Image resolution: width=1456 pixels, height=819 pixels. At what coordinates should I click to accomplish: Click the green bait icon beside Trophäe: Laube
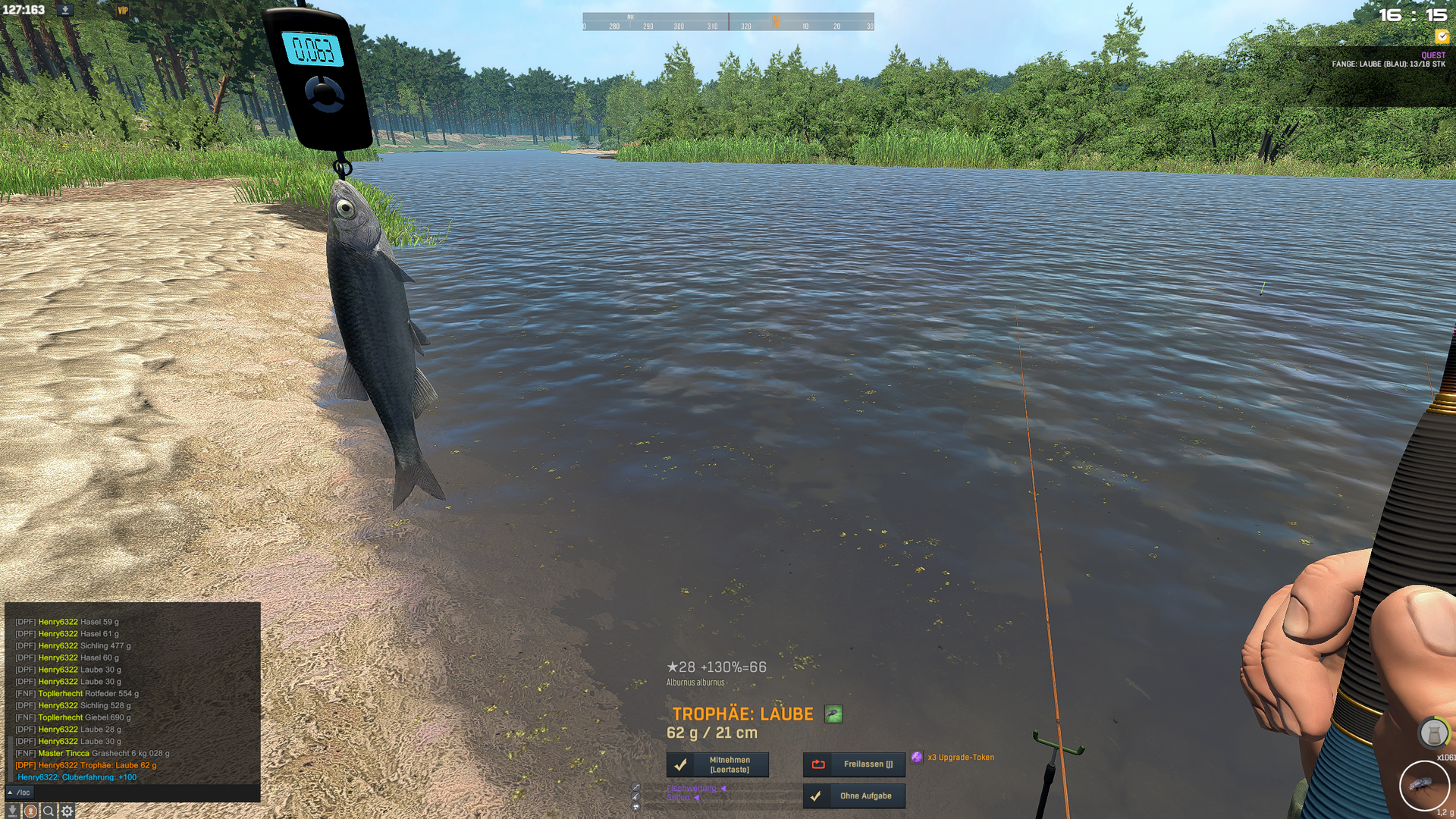coord(833,714)
